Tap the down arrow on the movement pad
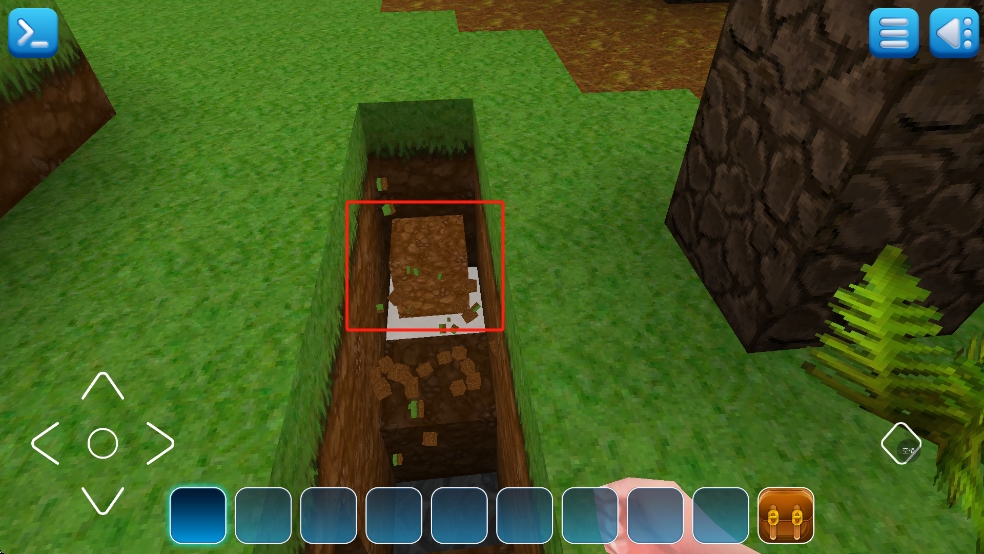This screenshot has height=554, width=984. point(102,499)
